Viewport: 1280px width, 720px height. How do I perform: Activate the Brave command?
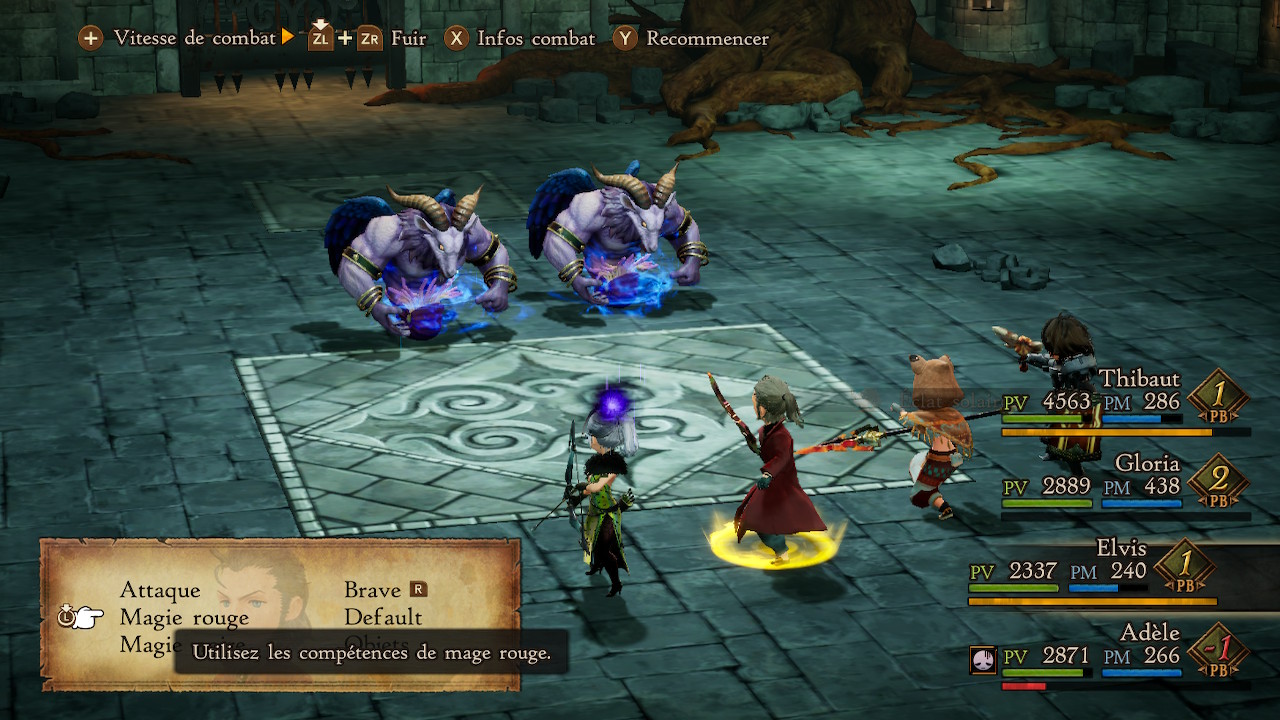(372, 590)
